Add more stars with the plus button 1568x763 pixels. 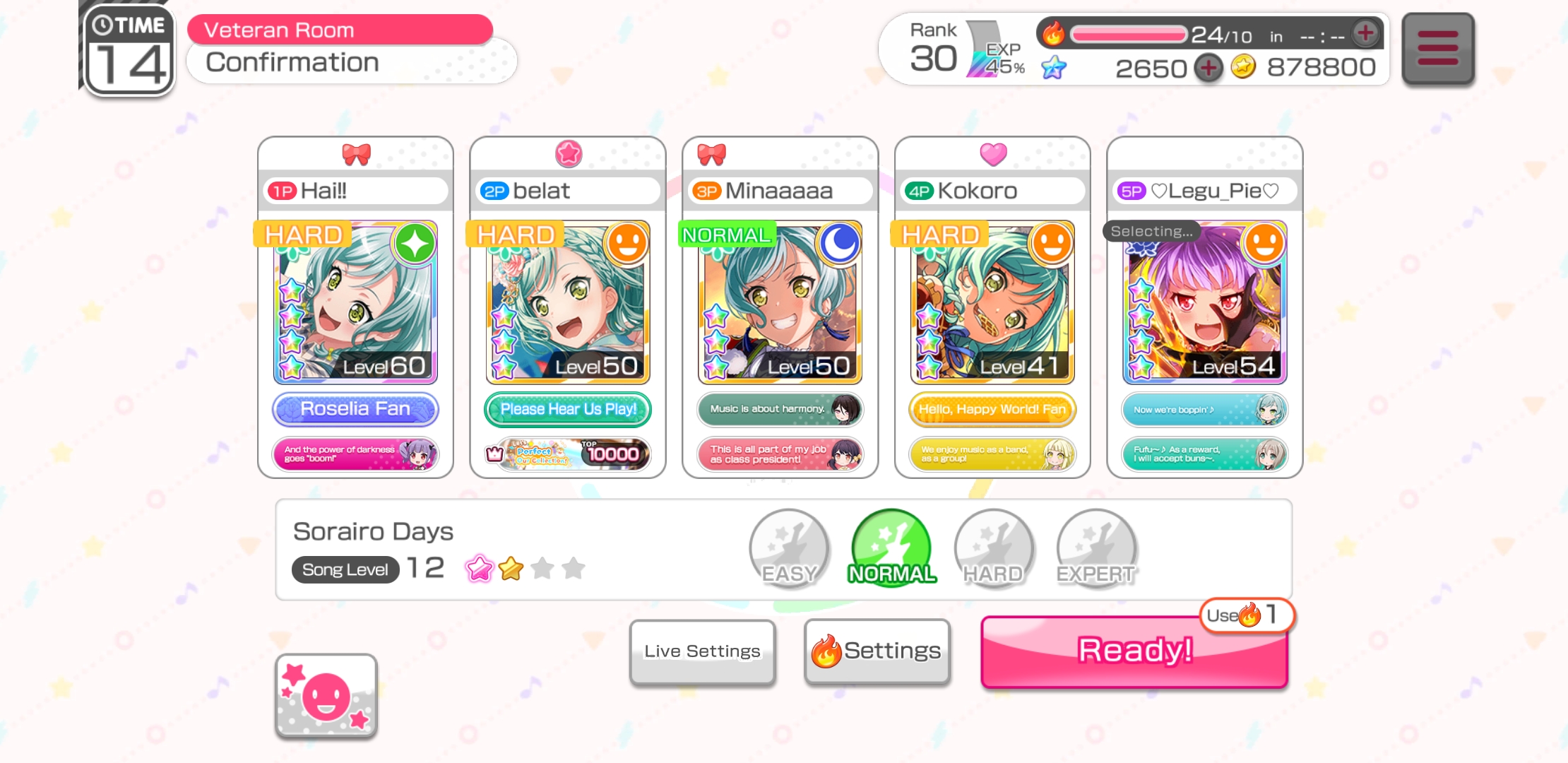pos(1208,68)
